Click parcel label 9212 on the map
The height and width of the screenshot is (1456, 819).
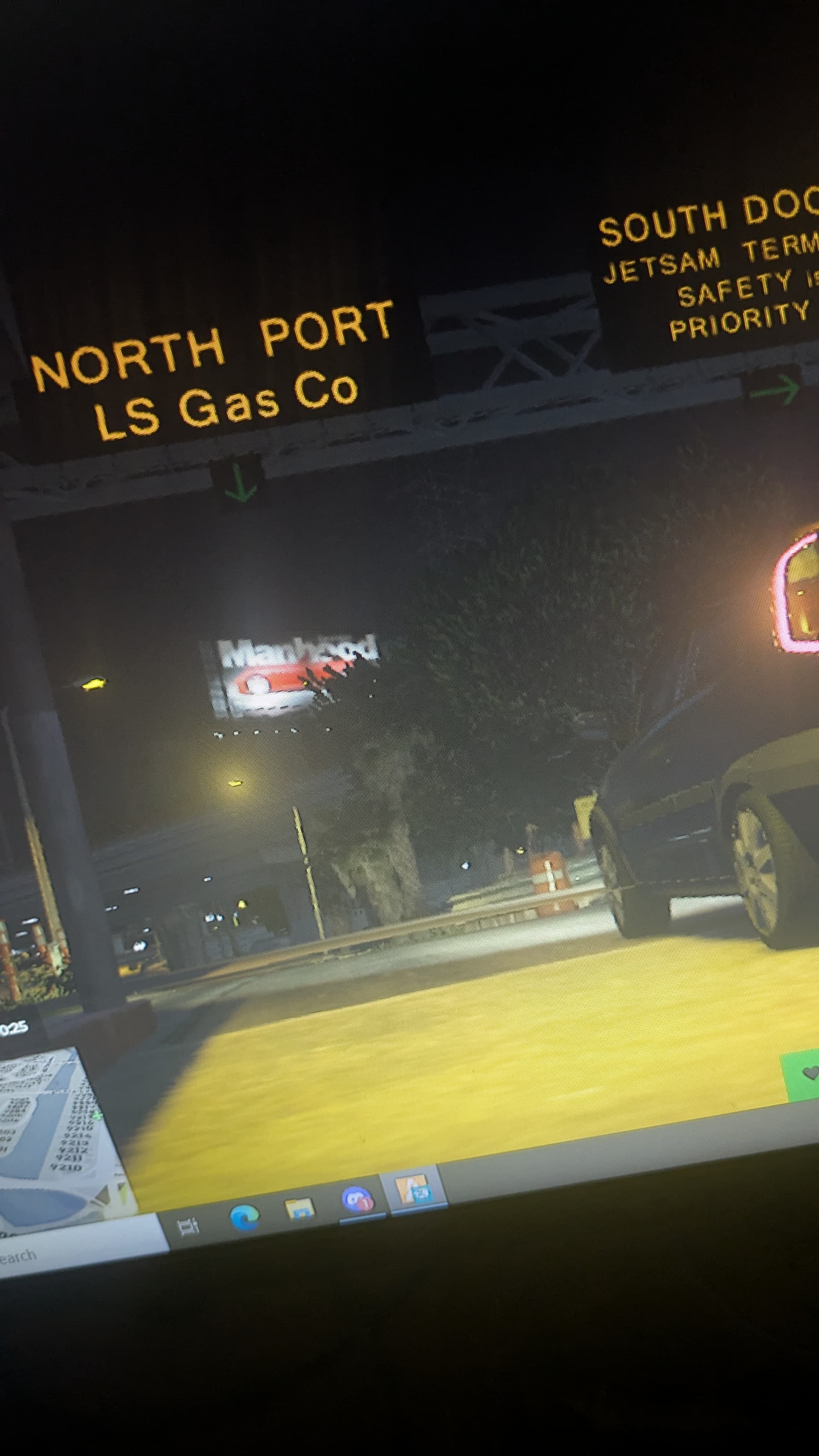click(x=73, y=1150)
